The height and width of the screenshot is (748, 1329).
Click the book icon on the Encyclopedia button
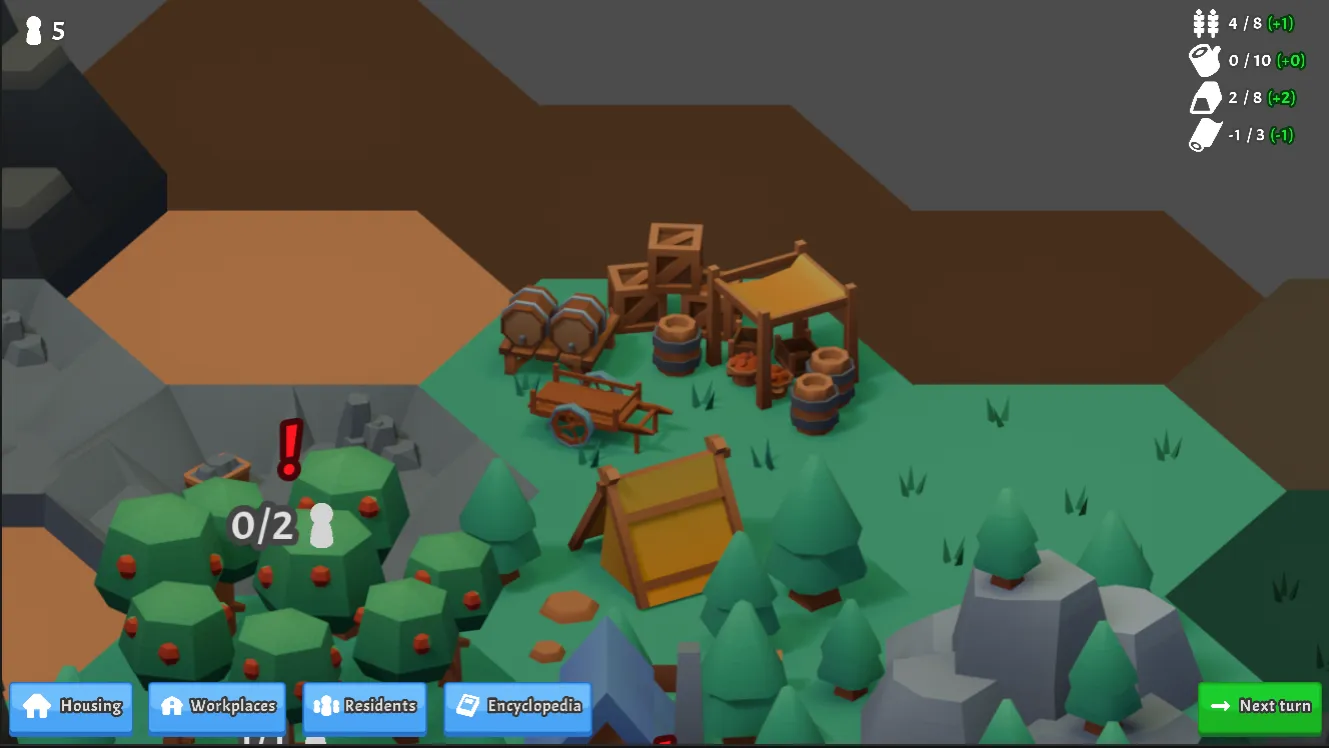(x=469, y=705)
